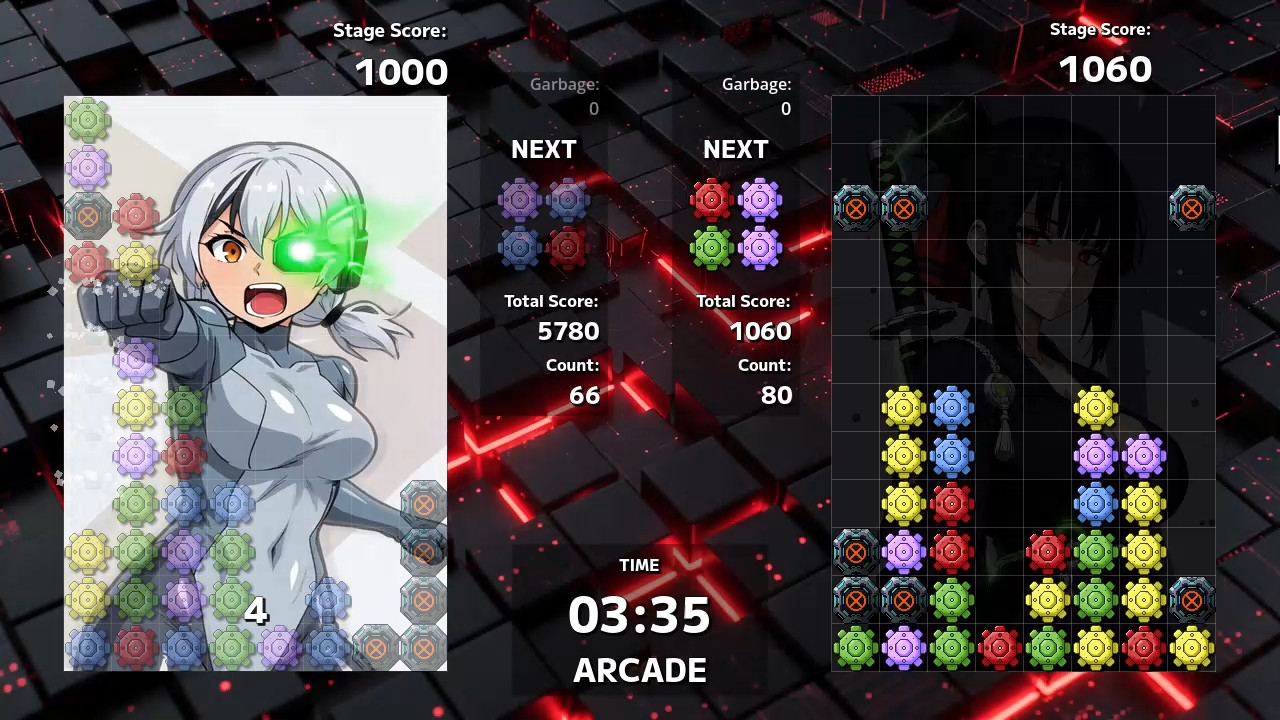Click a green gear on the right board's bottom row
This screenshot has height=720, width=1280.
tap(855, 648)
